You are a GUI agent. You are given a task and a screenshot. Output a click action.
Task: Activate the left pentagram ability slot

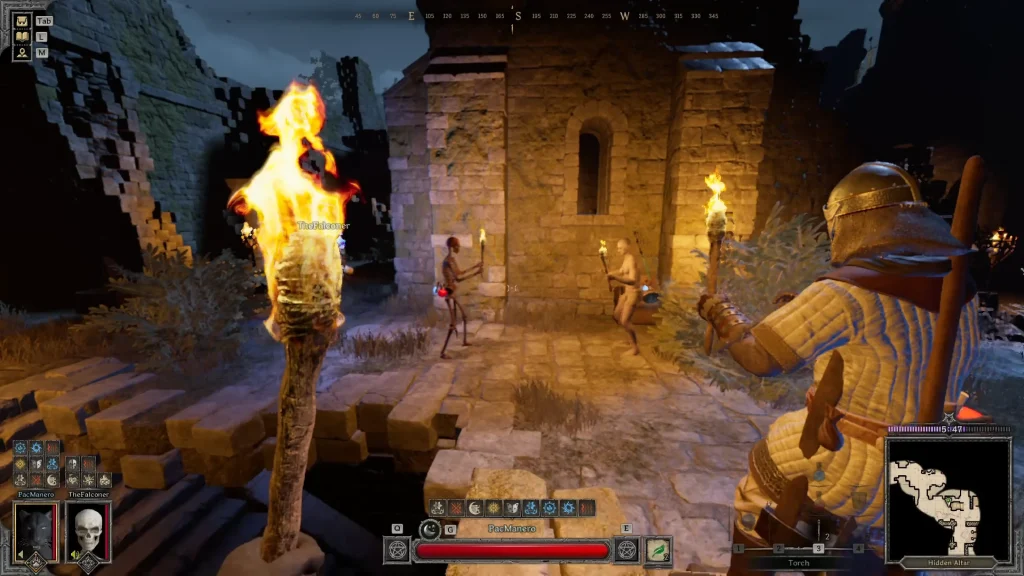[397, 550]
